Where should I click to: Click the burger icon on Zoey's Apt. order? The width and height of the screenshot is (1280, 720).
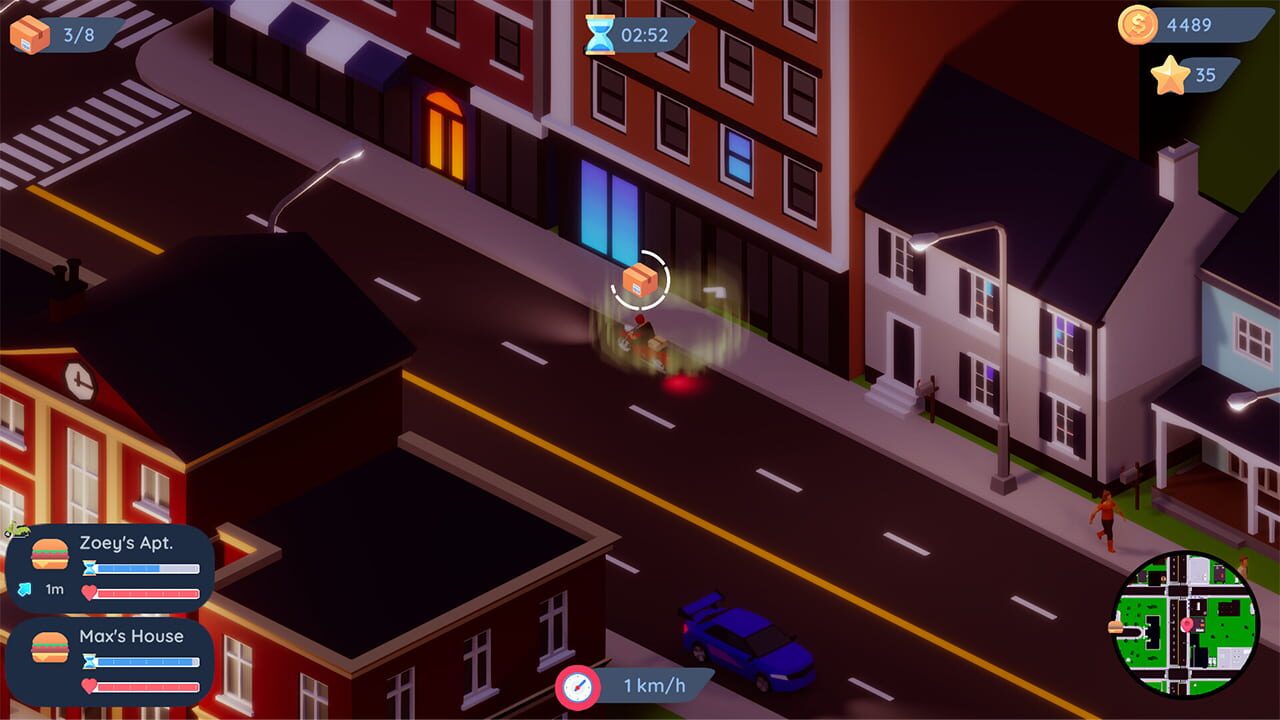tap(48, 554)
